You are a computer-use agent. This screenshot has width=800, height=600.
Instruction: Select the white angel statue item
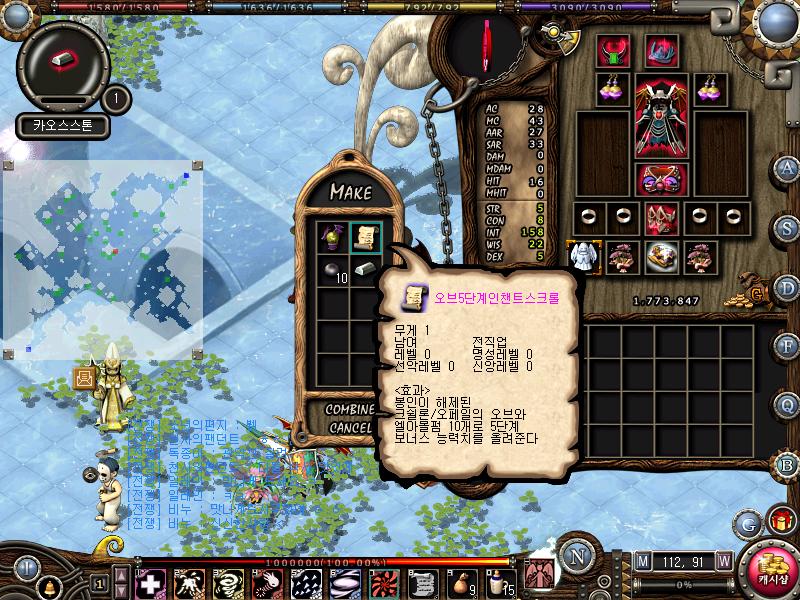click(x=583, y=256)
